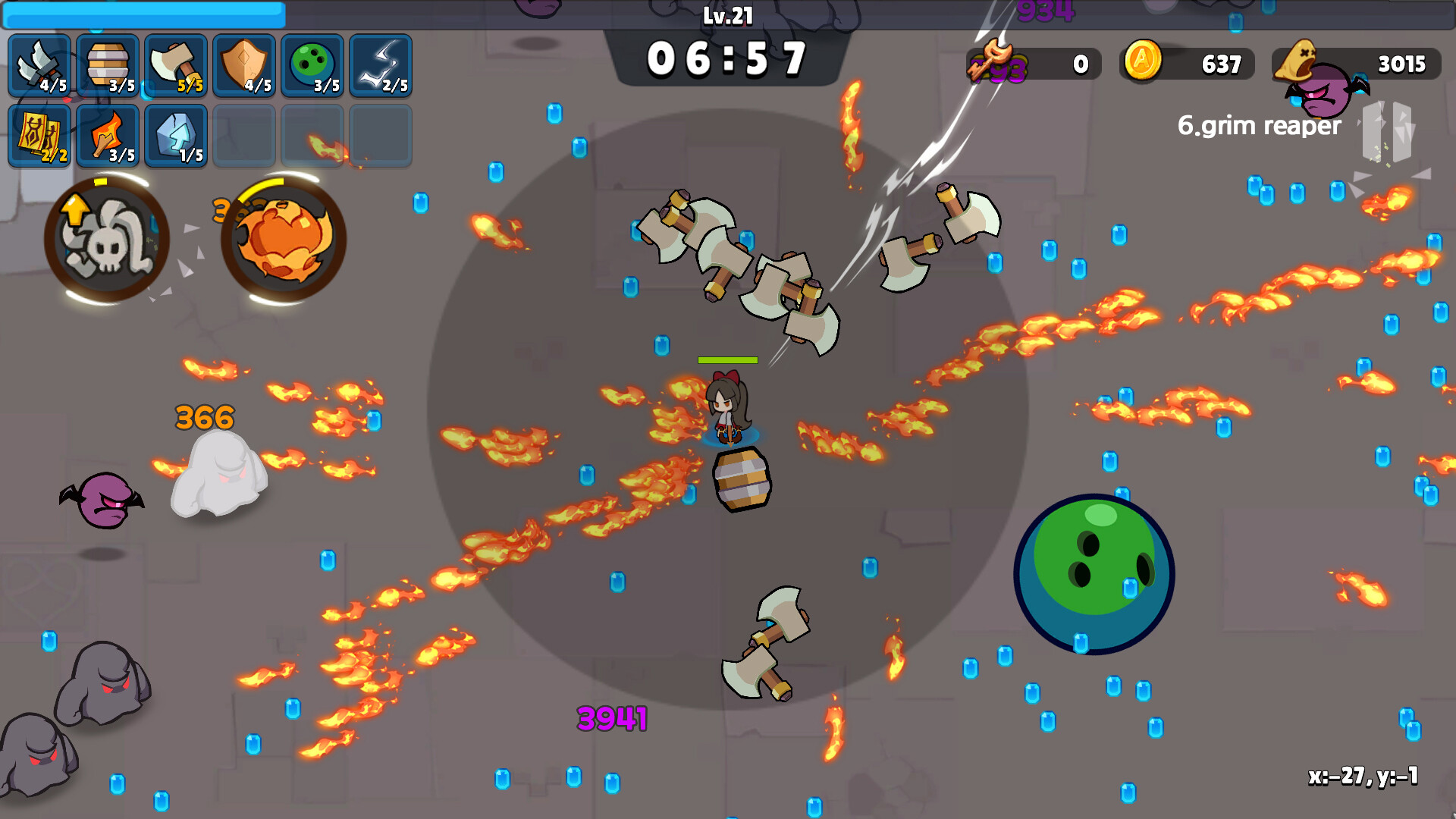1456x819 pixels.
Task: Click the coin total reading 637
Action: 1221,64
